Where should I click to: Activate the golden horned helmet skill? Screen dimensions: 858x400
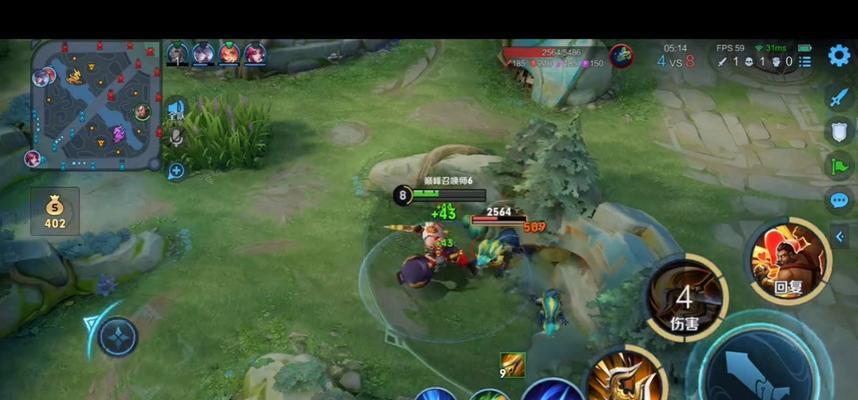pos(624,377)
